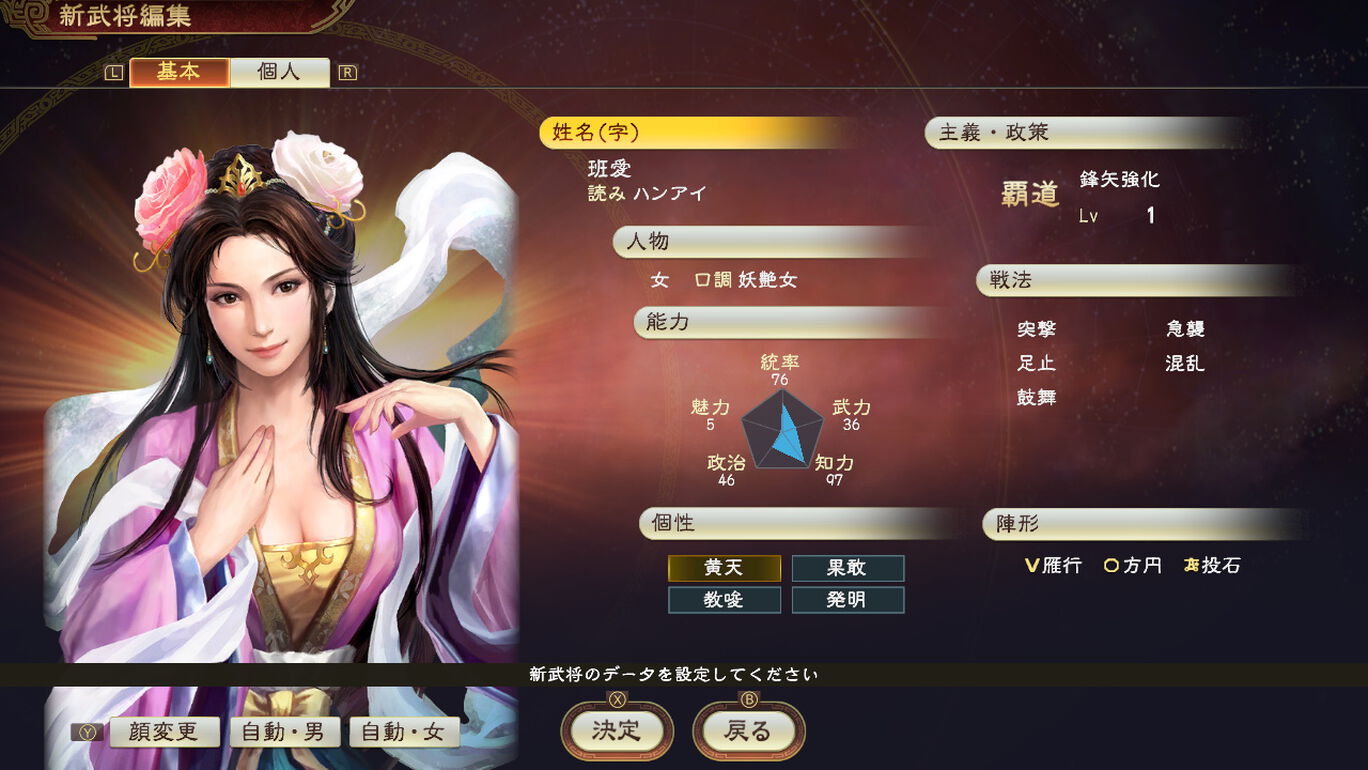
Task: Auto-generate a male officer with 自動・男
Action: coord(284,732)
